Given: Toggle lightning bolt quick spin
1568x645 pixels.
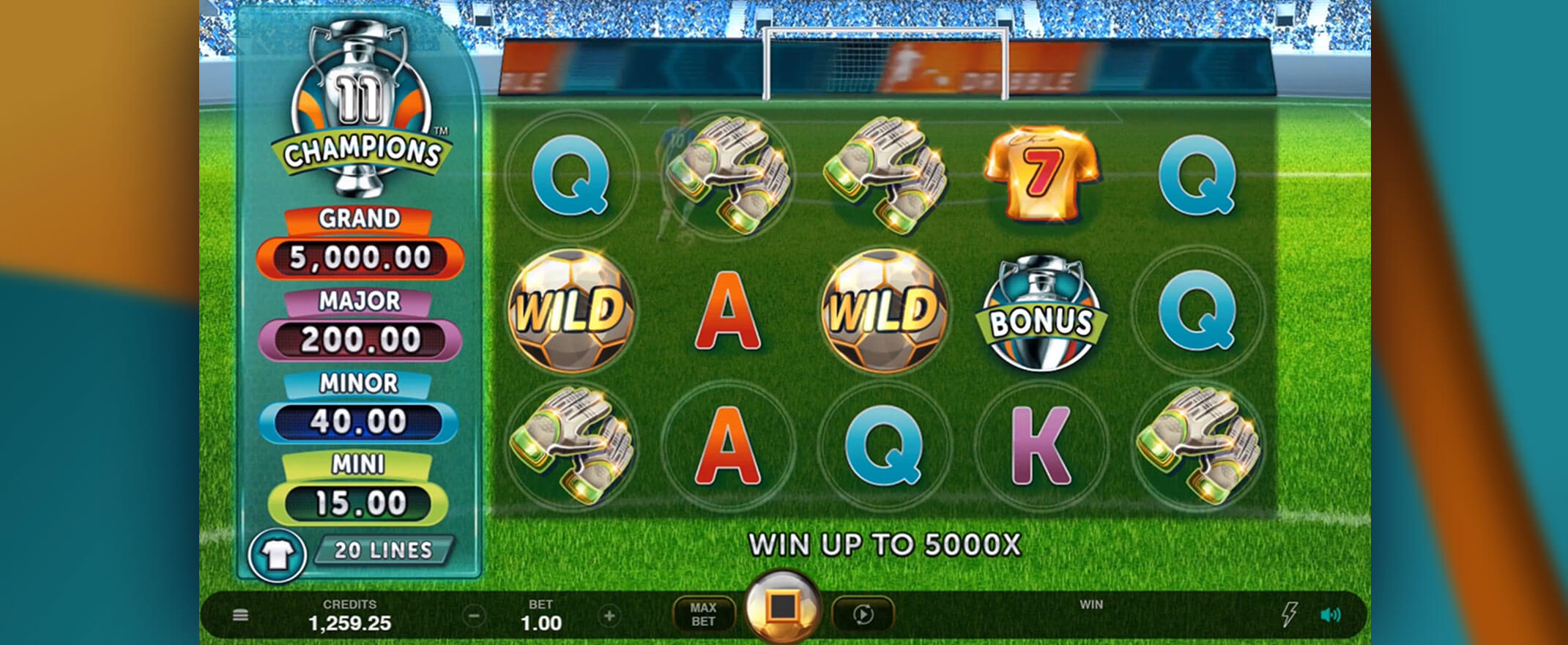Looking at the screenshot, I should click(1289, 614).
